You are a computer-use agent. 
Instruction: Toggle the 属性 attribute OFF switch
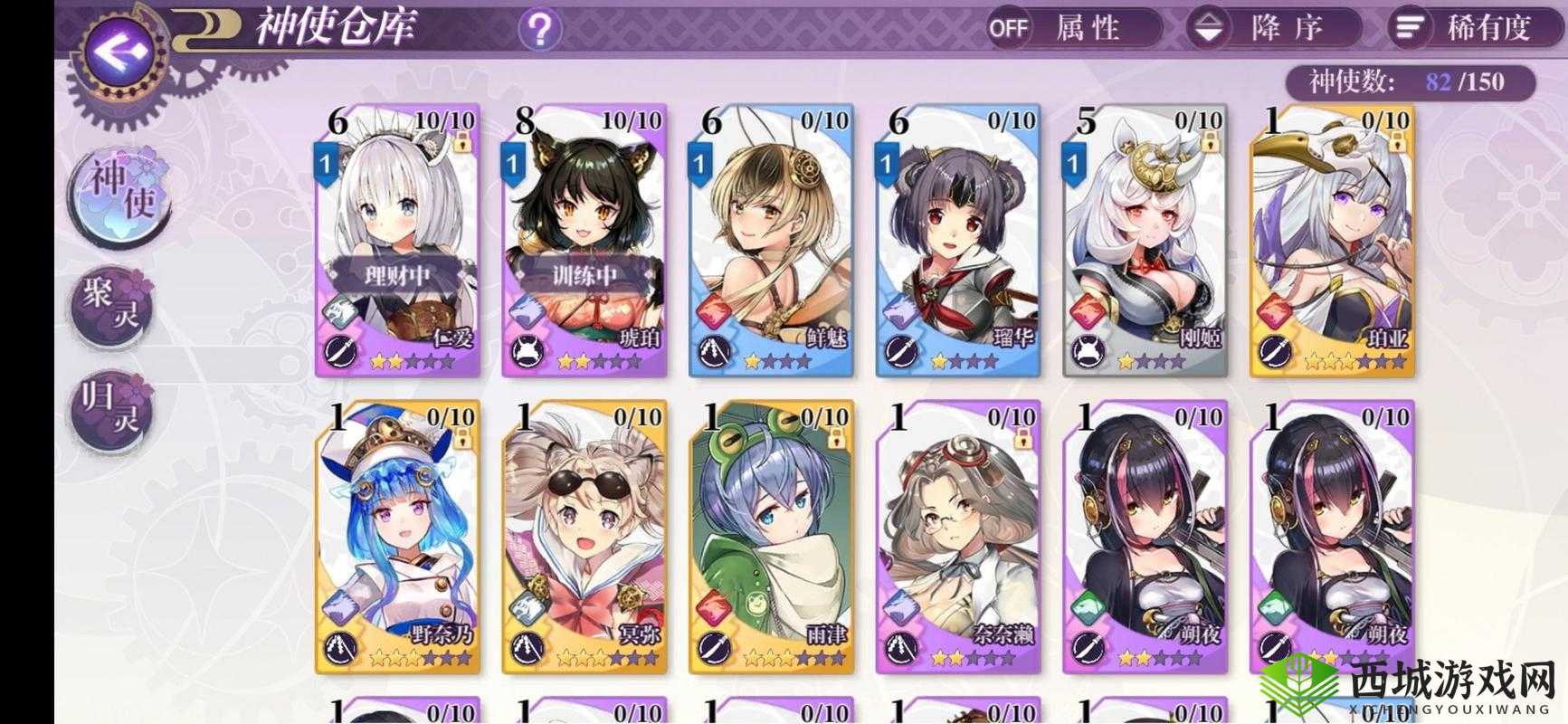[1073, 28]
